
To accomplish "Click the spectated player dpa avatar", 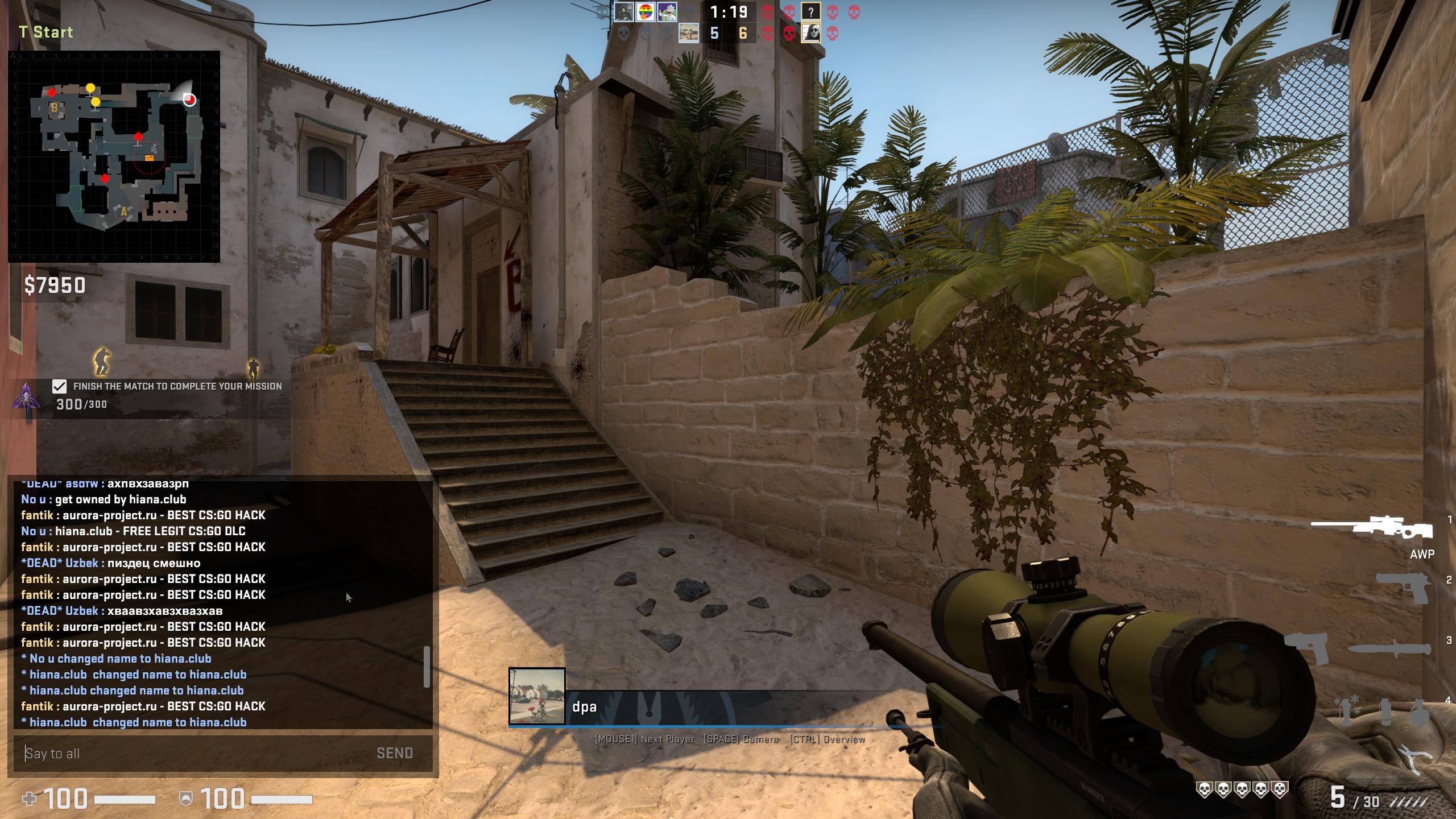I will point(537,696).
